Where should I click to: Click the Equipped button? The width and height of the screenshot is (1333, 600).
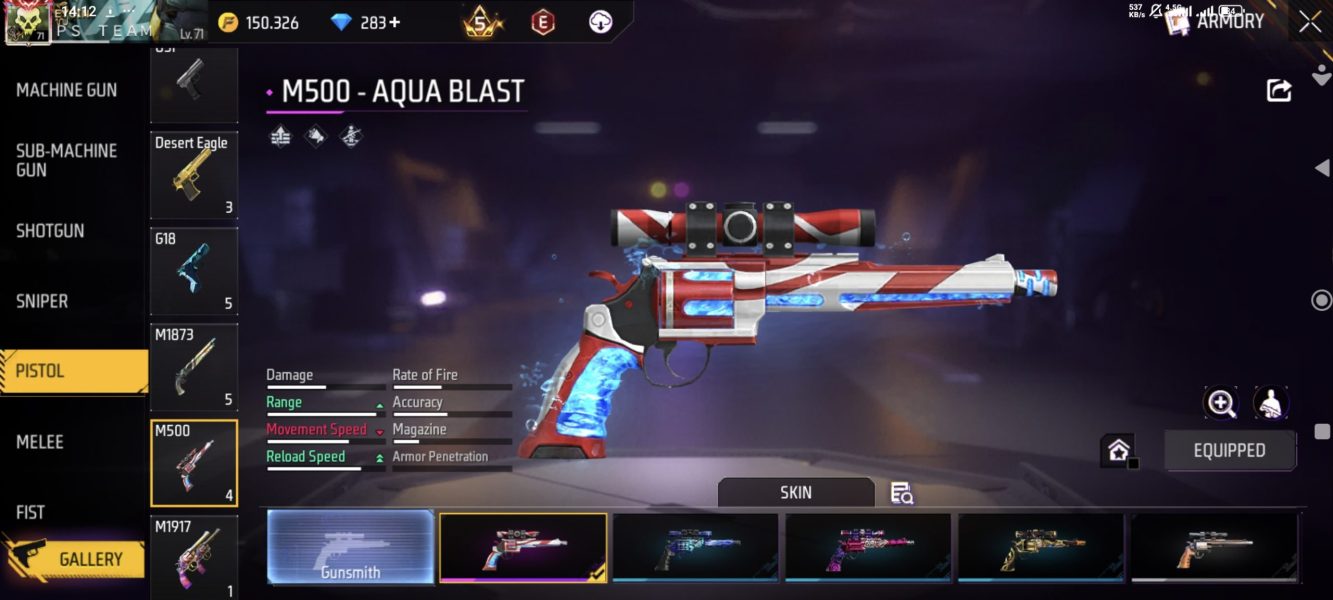[x=1229, y=450]
